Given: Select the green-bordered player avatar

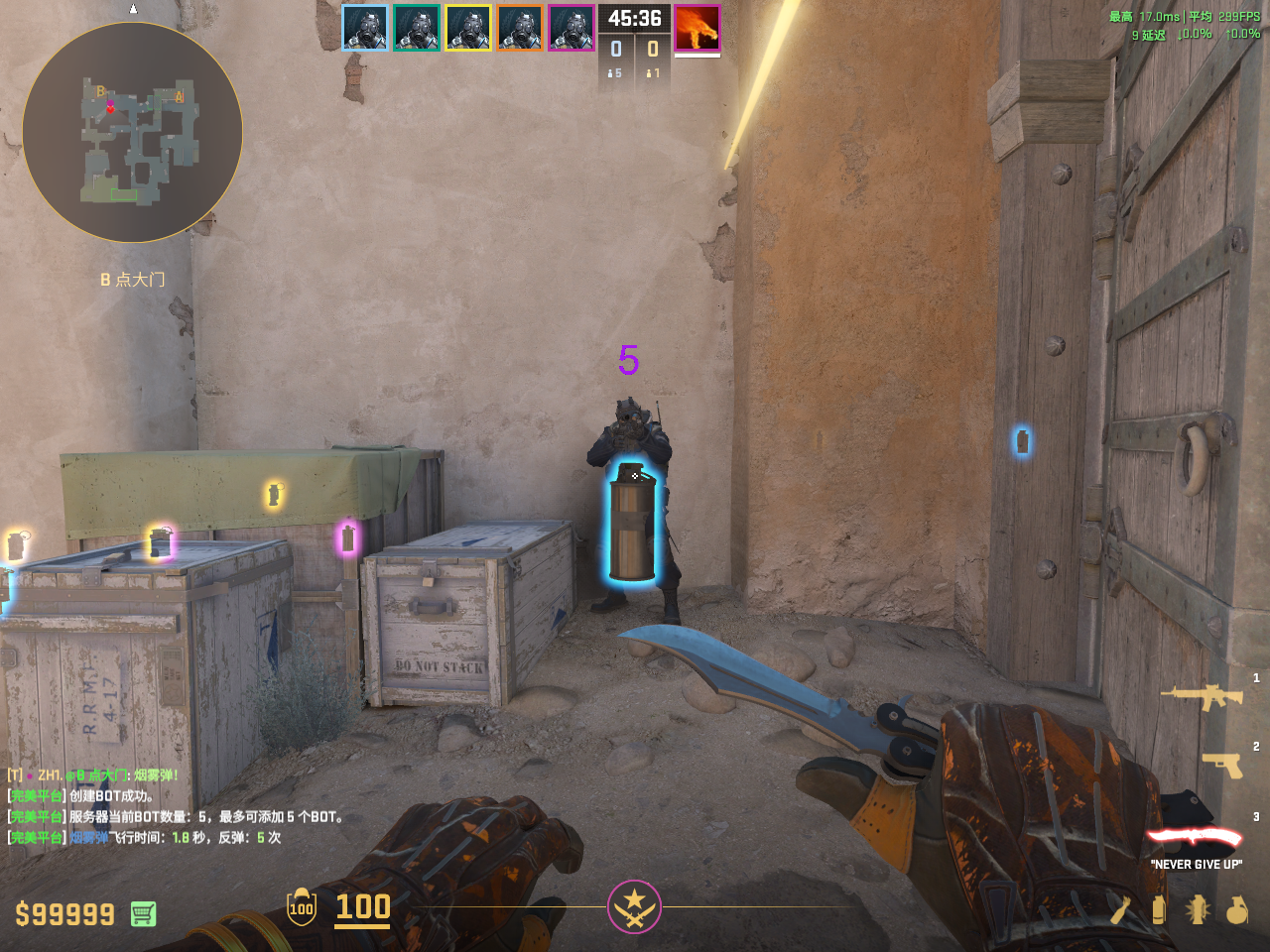Looking at the screenshot, I should [x=417, y=28].
